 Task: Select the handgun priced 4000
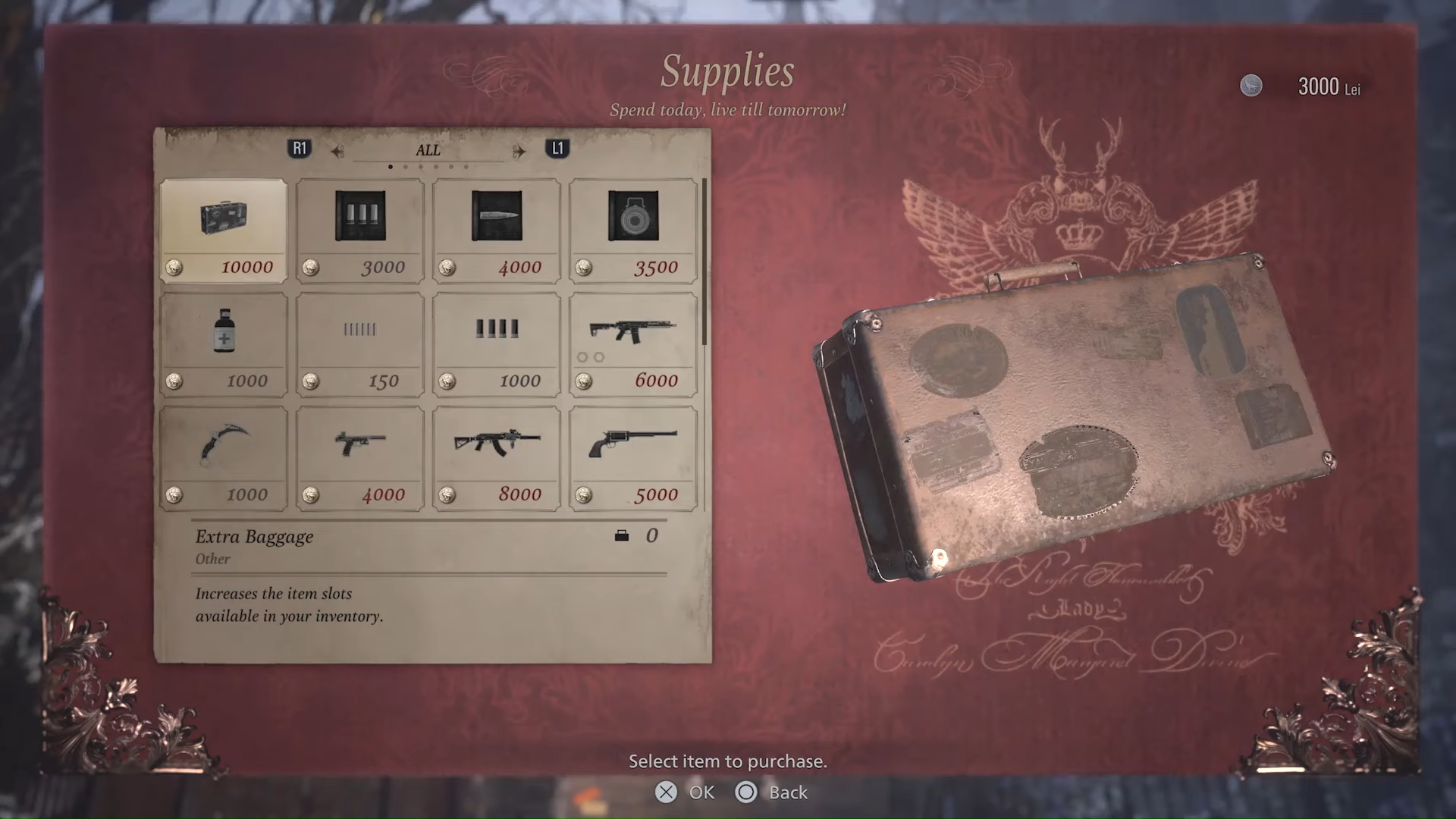click(359, 455)
